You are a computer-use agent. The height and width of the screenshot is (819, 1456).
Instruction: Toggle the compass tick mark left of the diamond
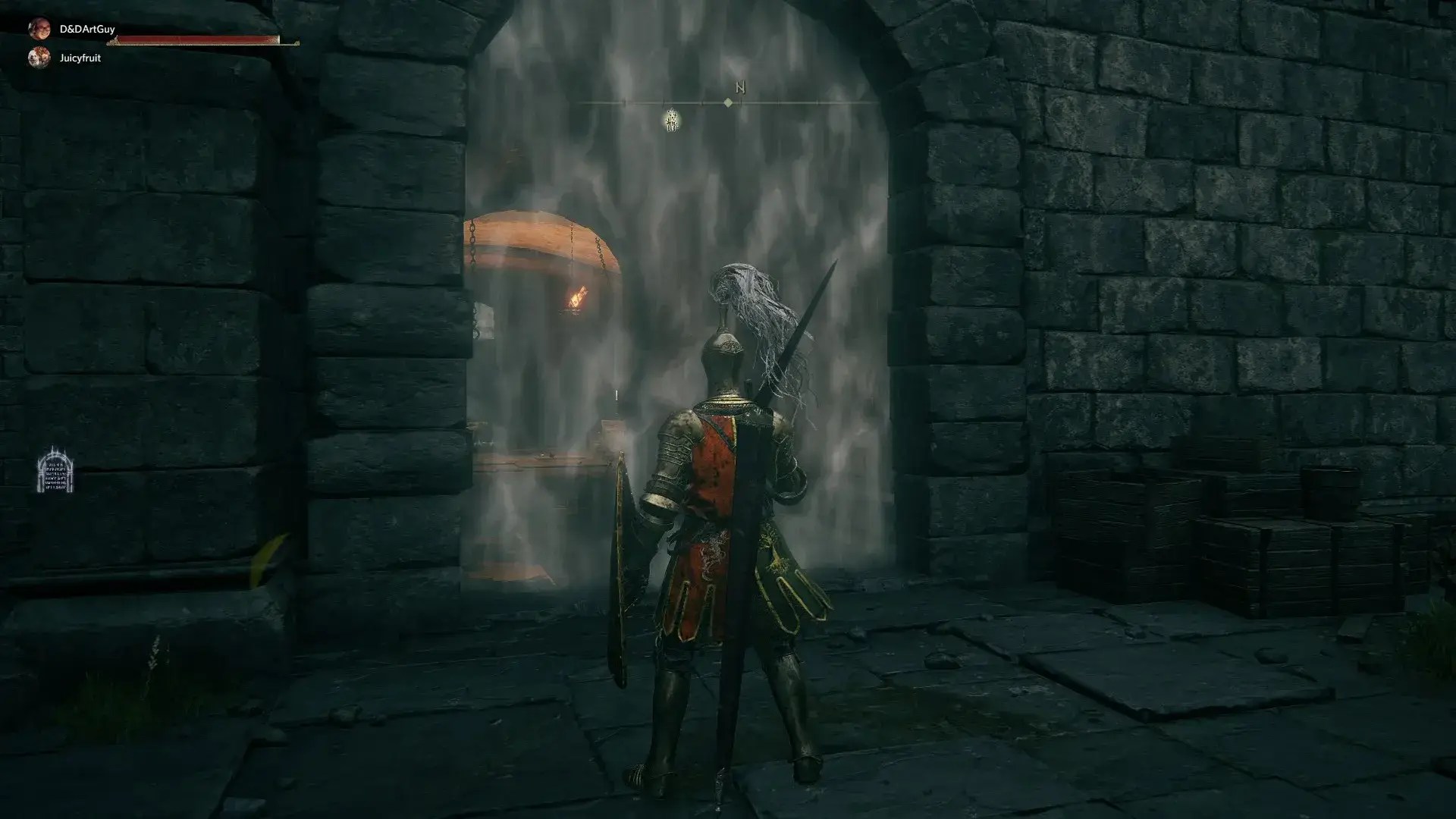703,103
